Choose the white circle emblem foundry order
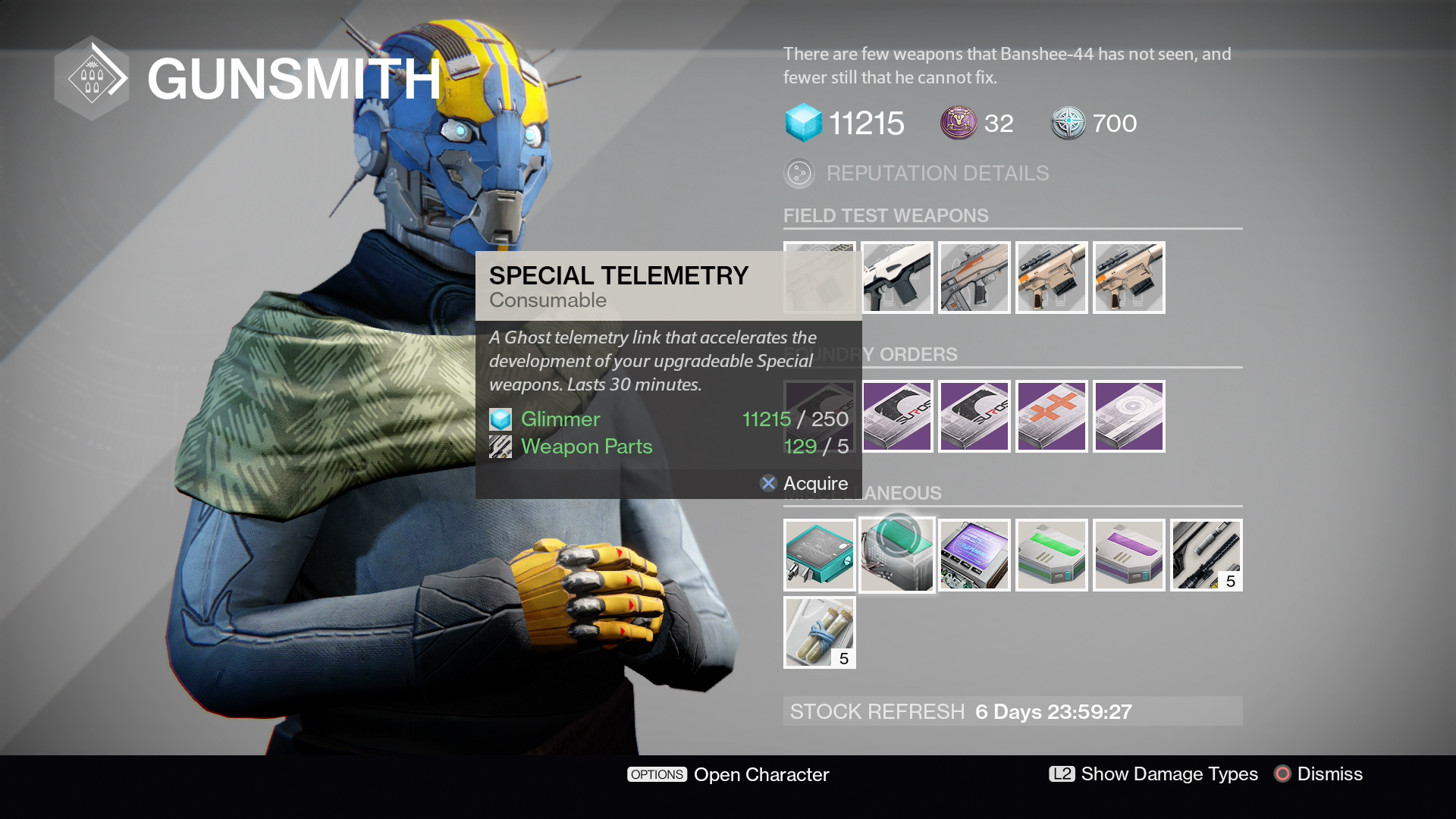 pyautogui.click(x=1129, y=416)
